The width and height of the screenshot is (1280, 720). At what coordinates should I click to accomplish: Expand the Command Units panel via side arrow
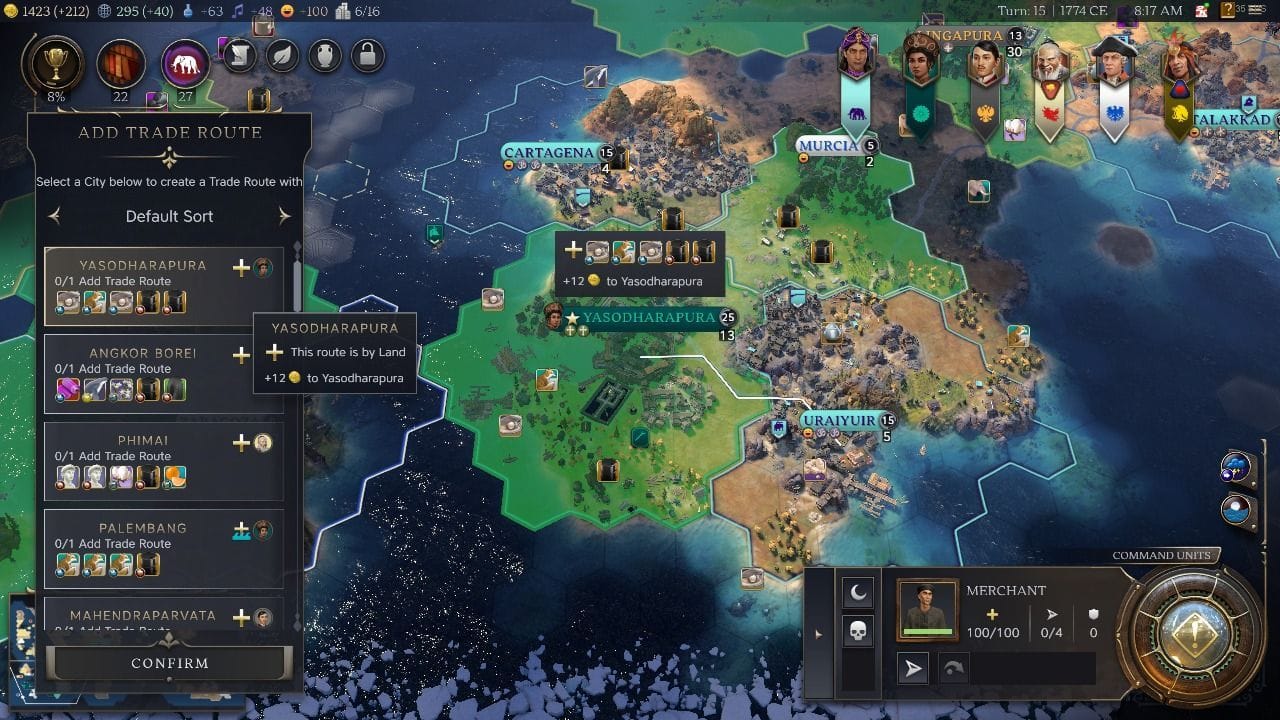[x=817, y=634]
